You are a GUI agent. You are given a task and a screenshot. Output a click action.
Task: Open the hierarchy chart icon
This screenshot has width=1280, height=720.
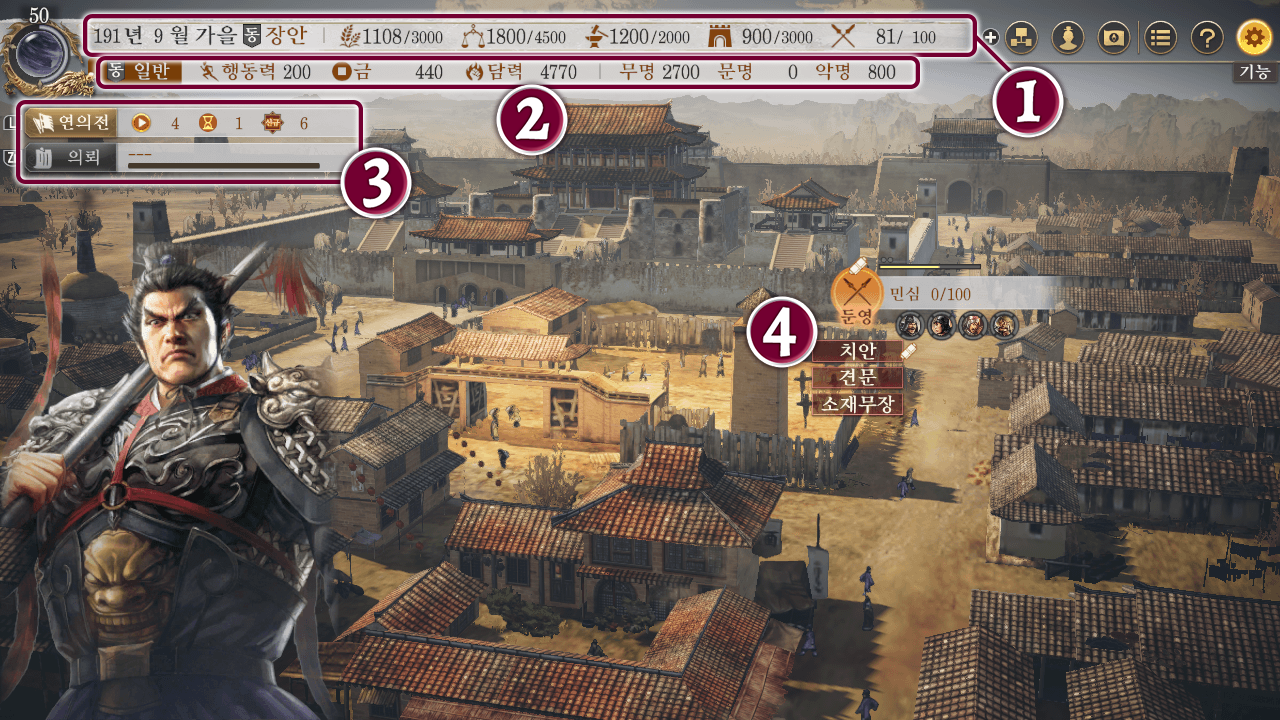[1021, 38]
